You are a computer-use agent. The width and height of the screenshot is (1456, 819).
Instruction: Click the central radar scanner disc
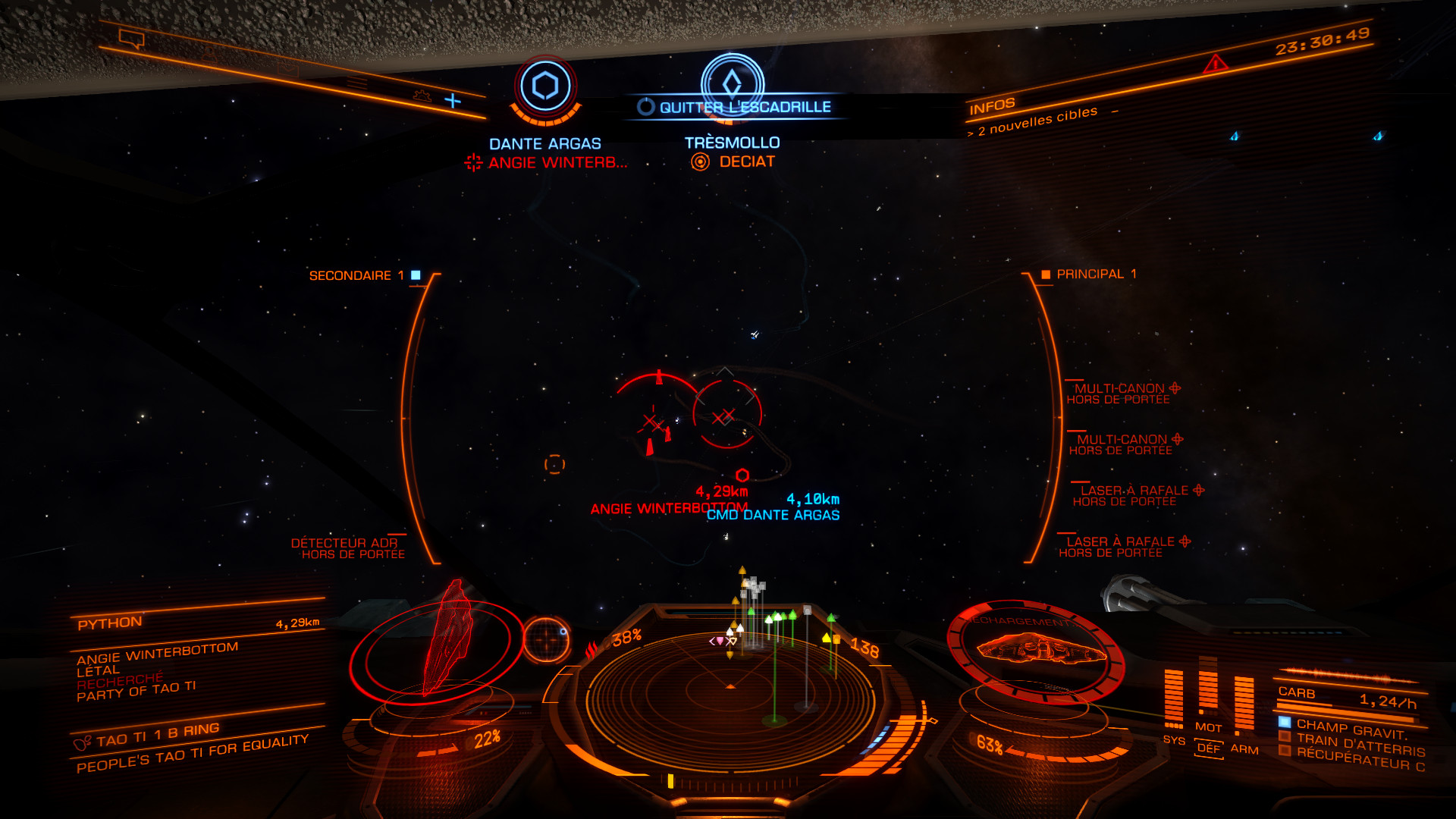[730, 690]
